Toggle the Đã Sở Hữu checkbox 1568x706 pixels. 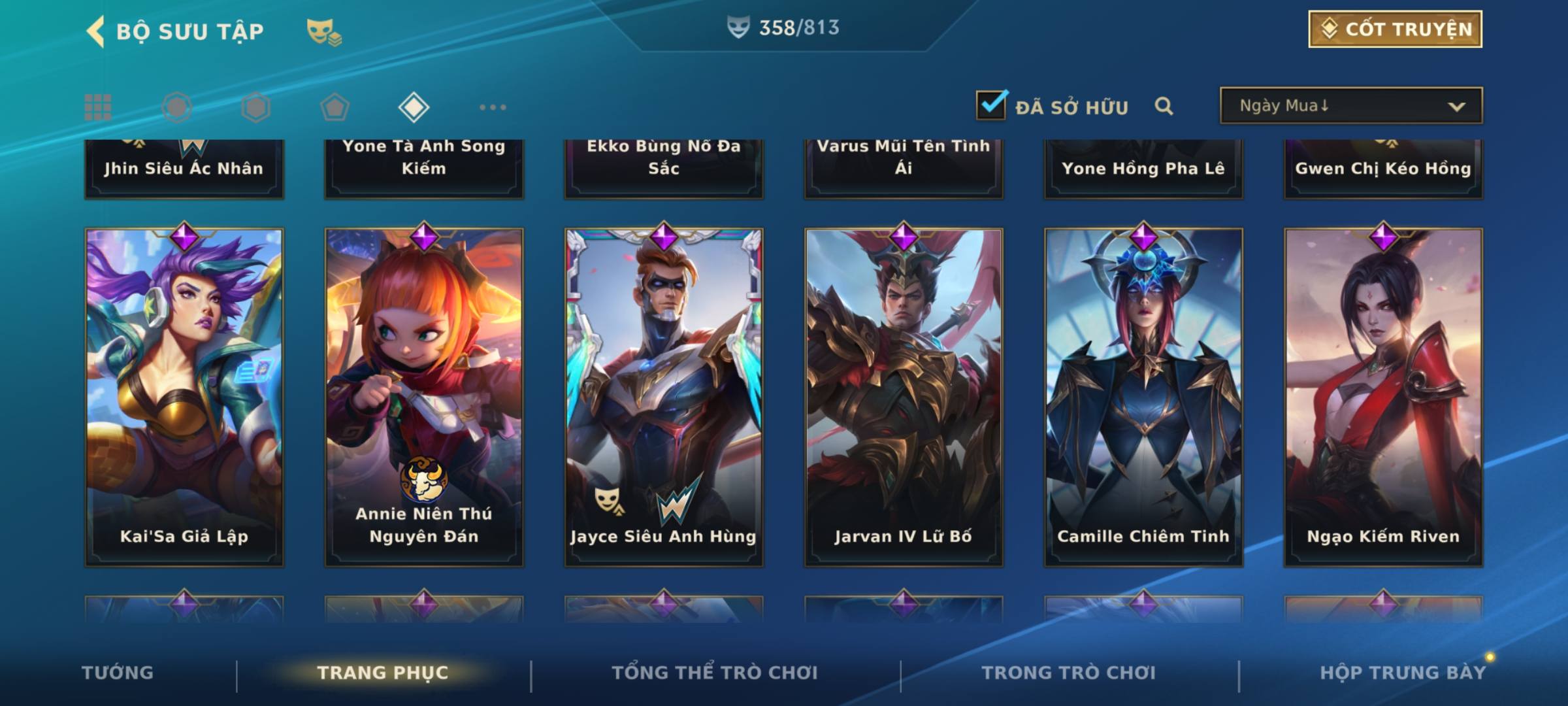(x=991, y=105)
